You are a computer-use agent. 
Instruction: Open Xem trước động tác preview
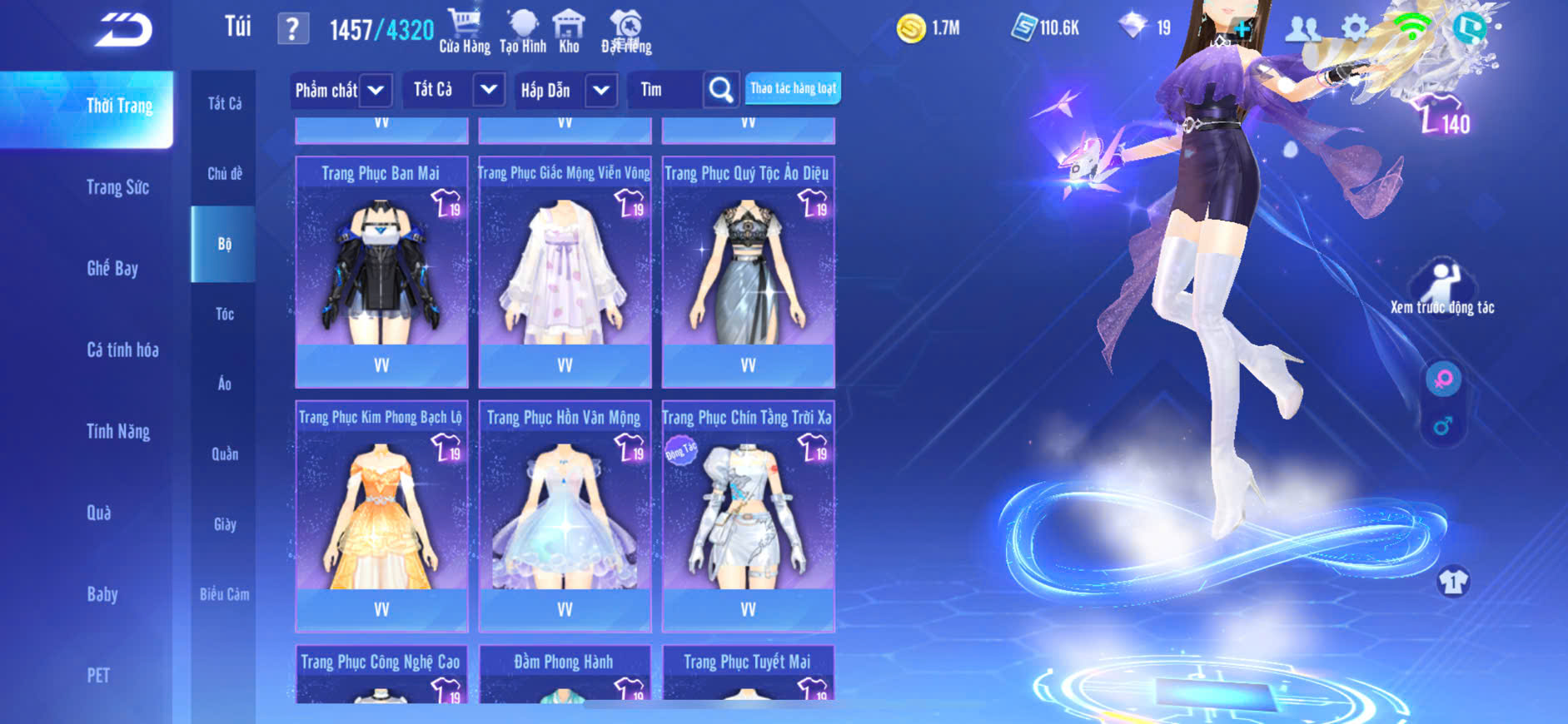pos(1441,288)
